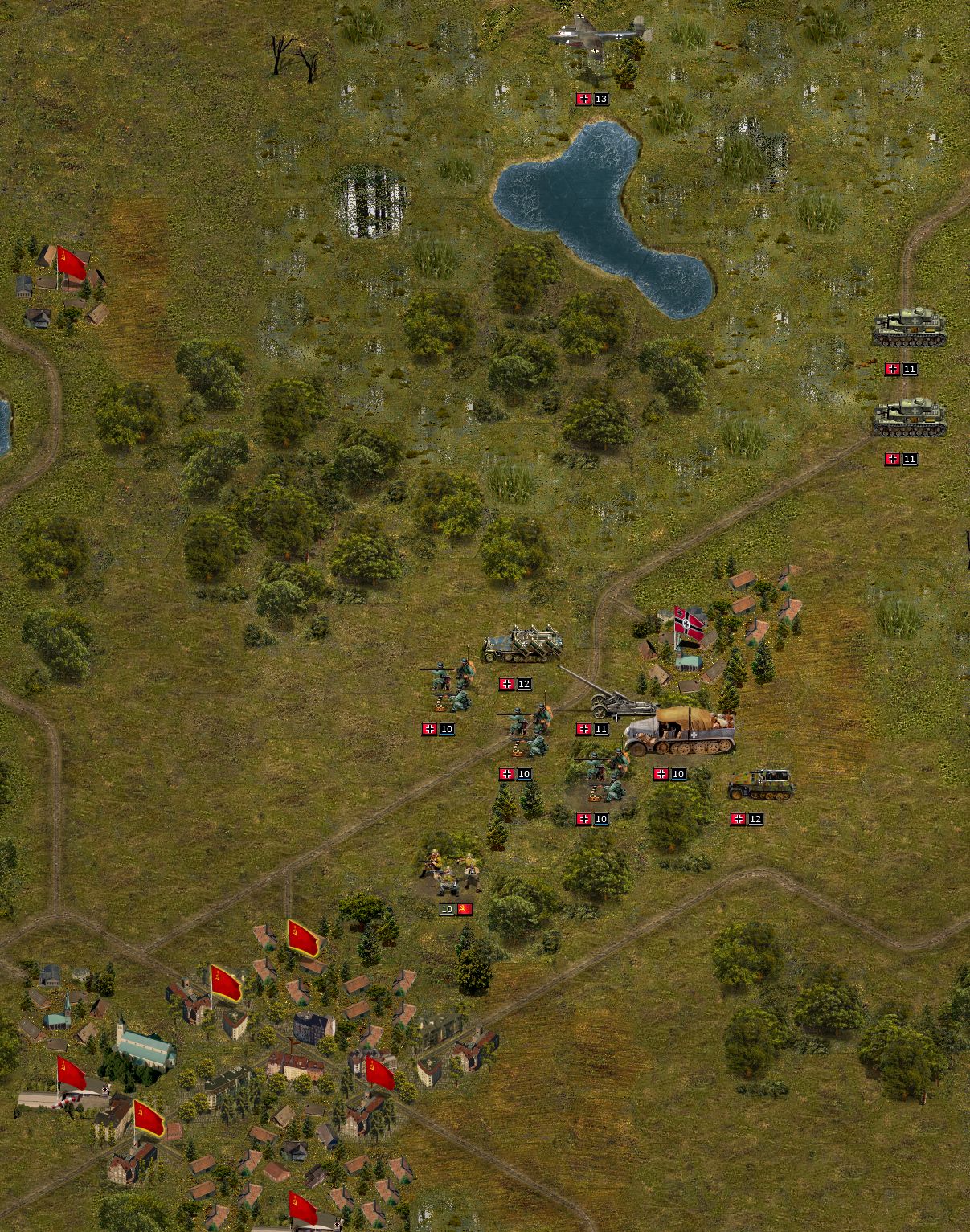This screenshot has width=970, height=1232.
Task: Select the German aircraft unit with strength 13
Action: pos(600,36)
